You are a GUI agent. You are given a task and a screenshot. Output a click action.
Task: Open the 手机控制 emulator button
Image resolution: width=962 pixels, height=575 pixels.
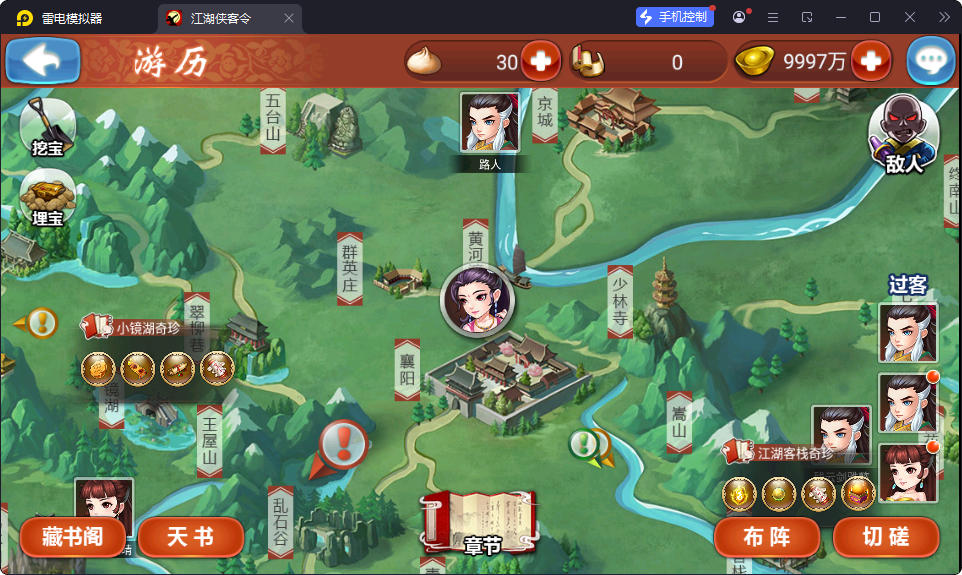click(674, 17)
